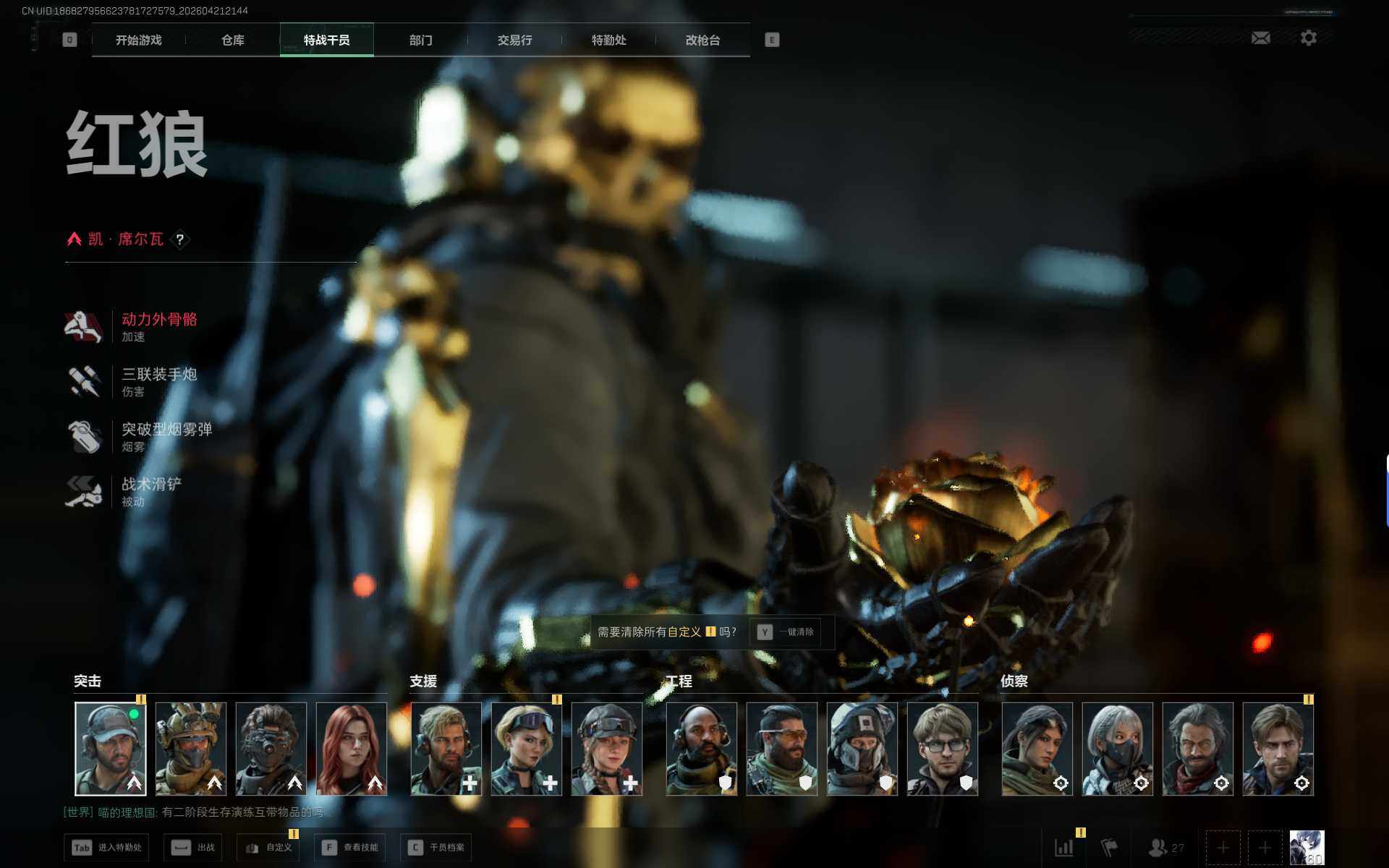The image size is (1389, 868).
Task: Choose the blonde goggles support operator portrait
Action: point(526,748)
